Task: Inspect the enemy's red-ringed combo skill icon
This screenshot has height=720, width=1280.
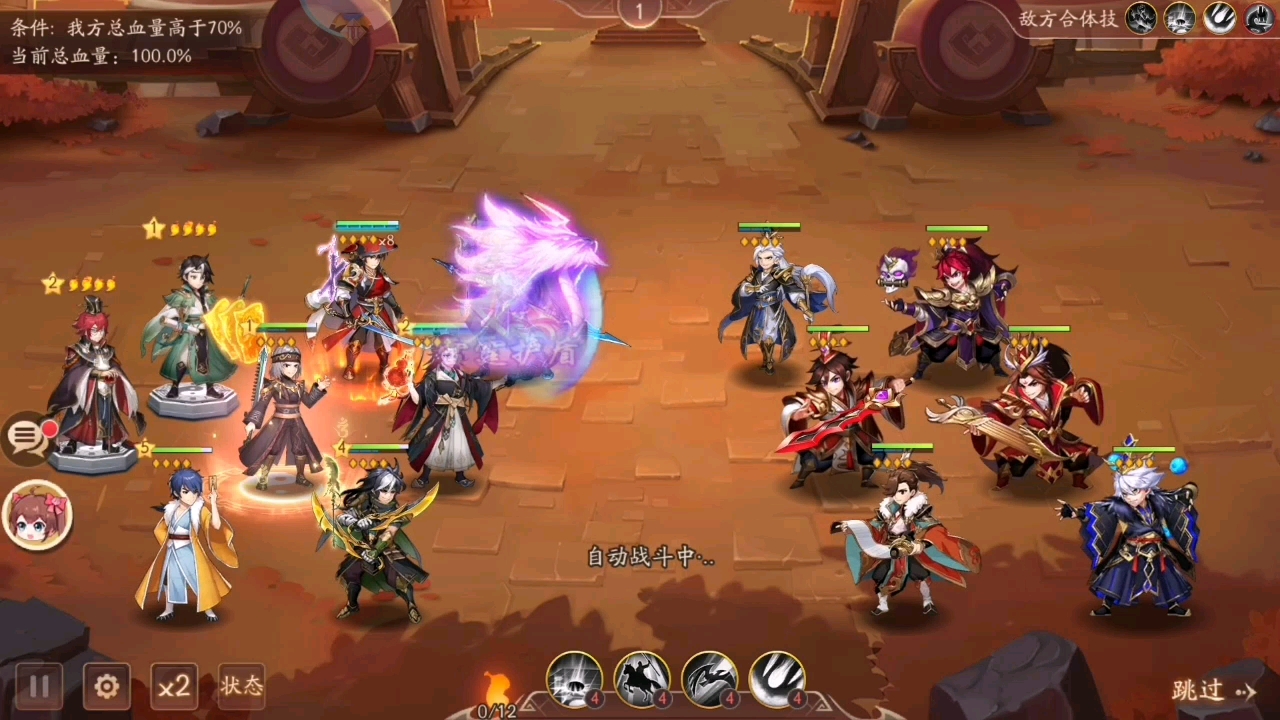Action: click(x=1258, y=18)
